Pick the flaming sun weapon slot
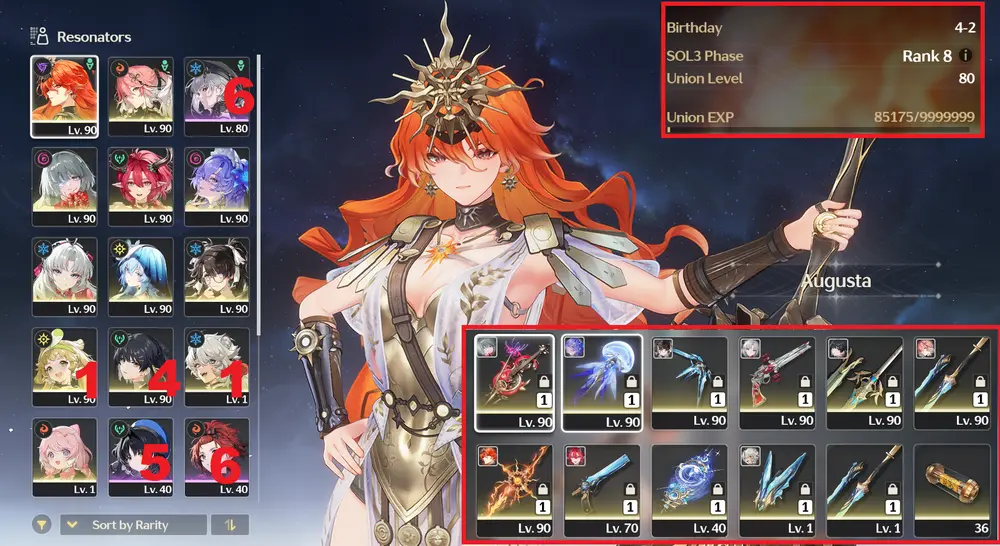Viewport: 1000px width, 546px height. pos(512,490)
